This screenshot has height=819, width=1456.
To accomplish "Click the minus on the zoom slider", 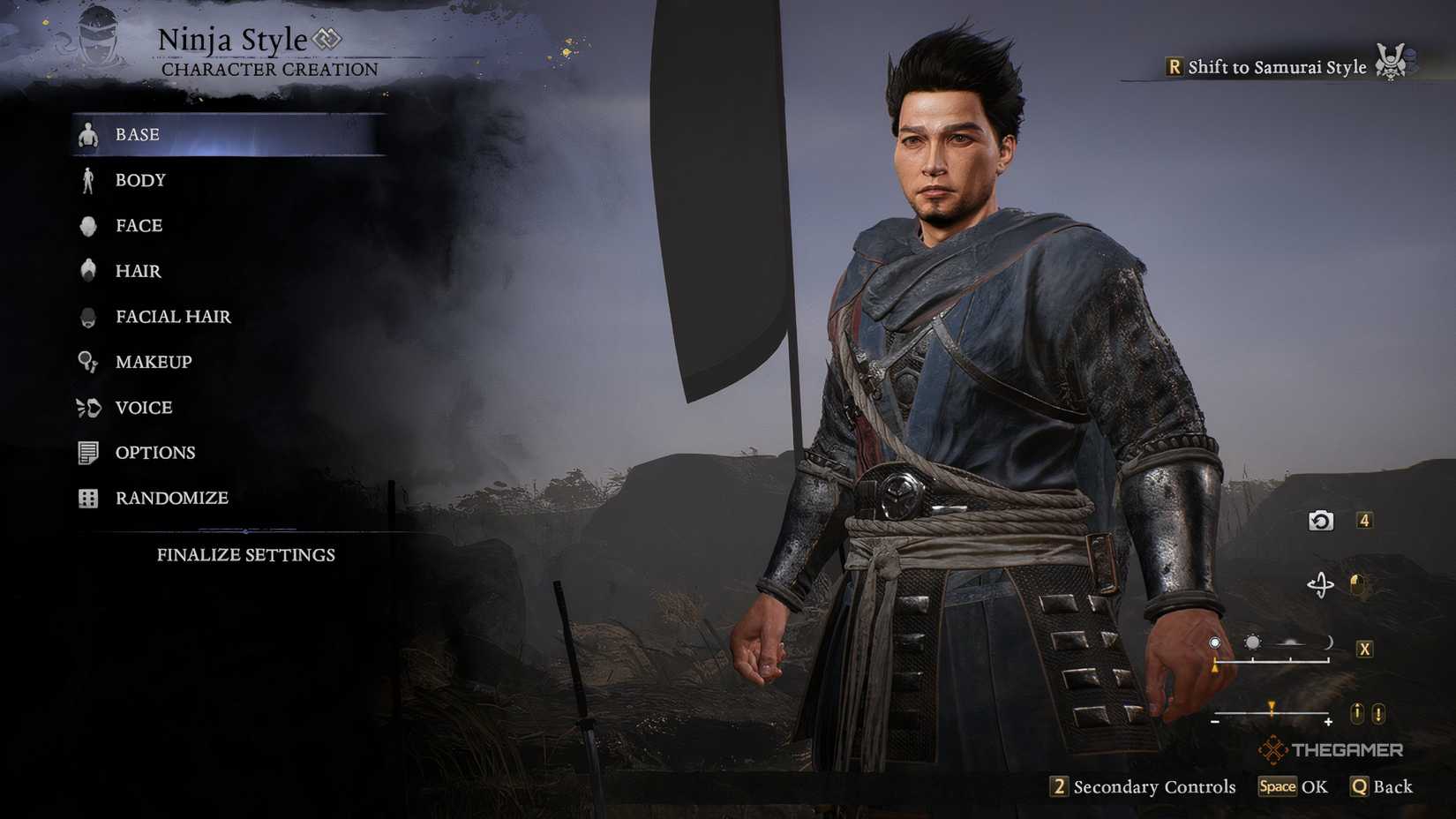I will pyautogui.click(x=1214, y=722).
